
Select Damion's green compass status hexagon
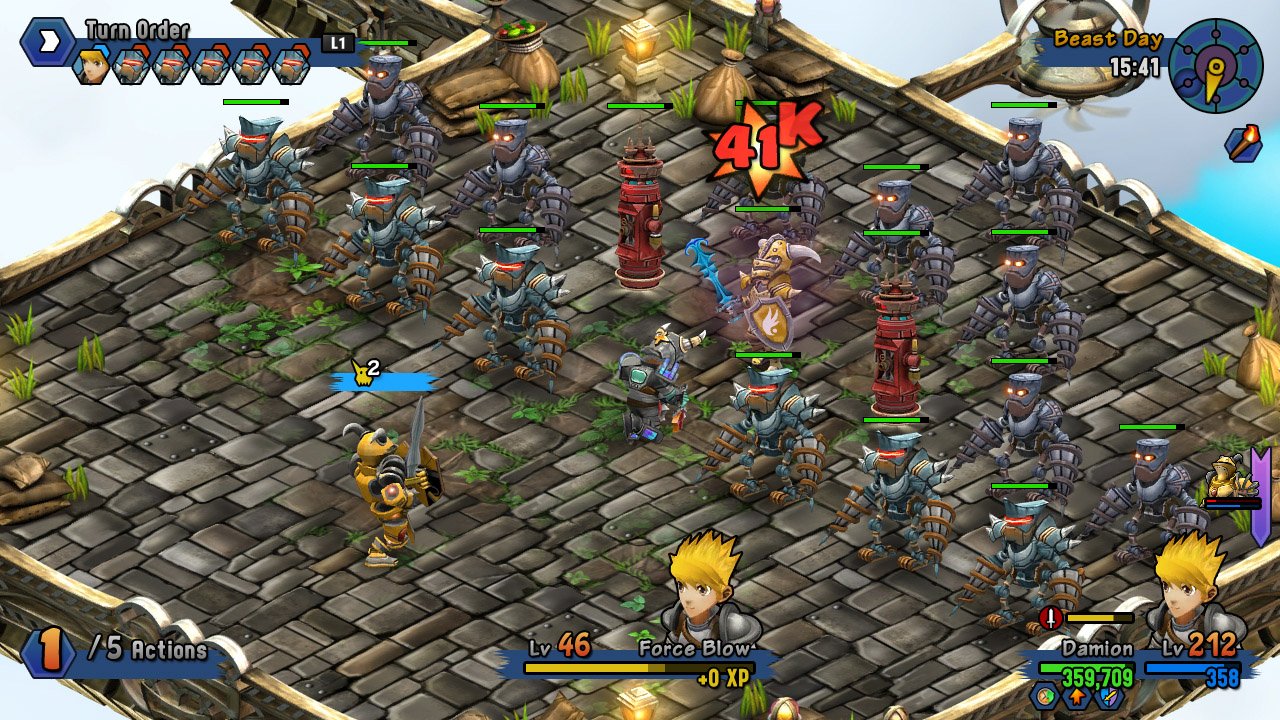(1043, 698)
